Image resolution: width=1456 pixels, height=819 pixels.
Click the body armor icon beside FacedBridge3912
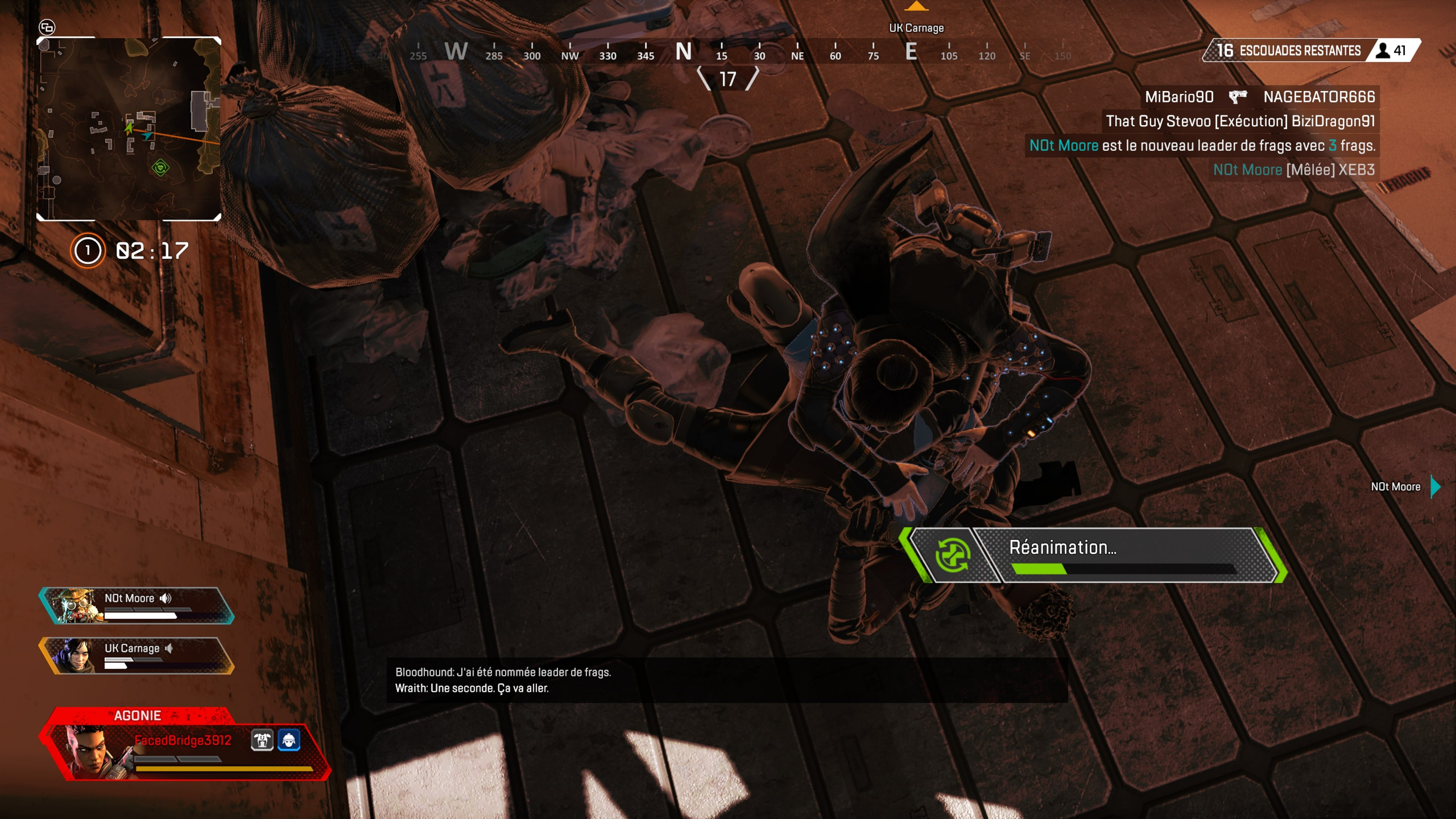(262, 740)
